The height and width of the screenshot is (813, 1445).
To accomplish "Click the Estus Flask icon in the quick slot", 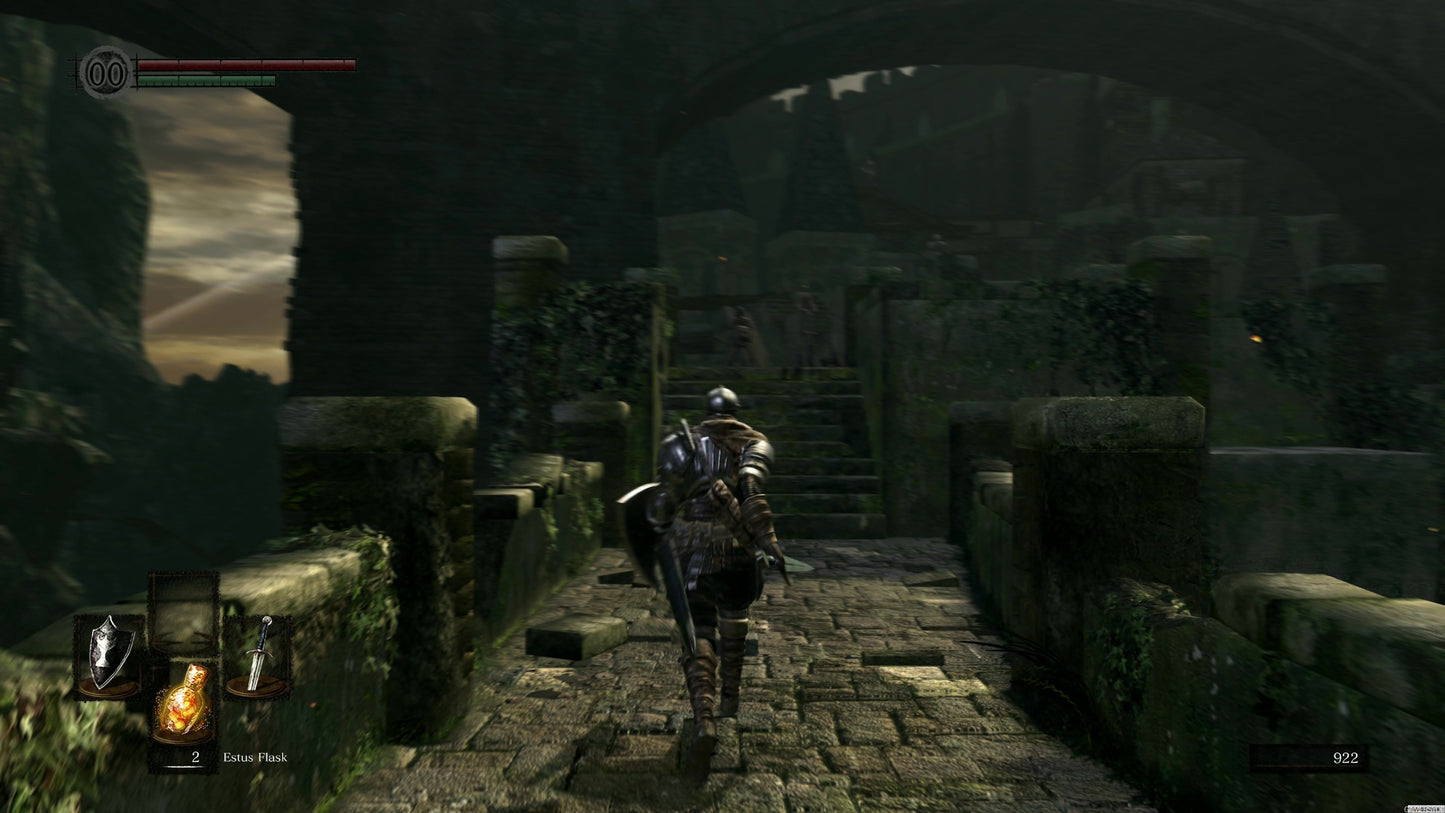I will (183, 700).
